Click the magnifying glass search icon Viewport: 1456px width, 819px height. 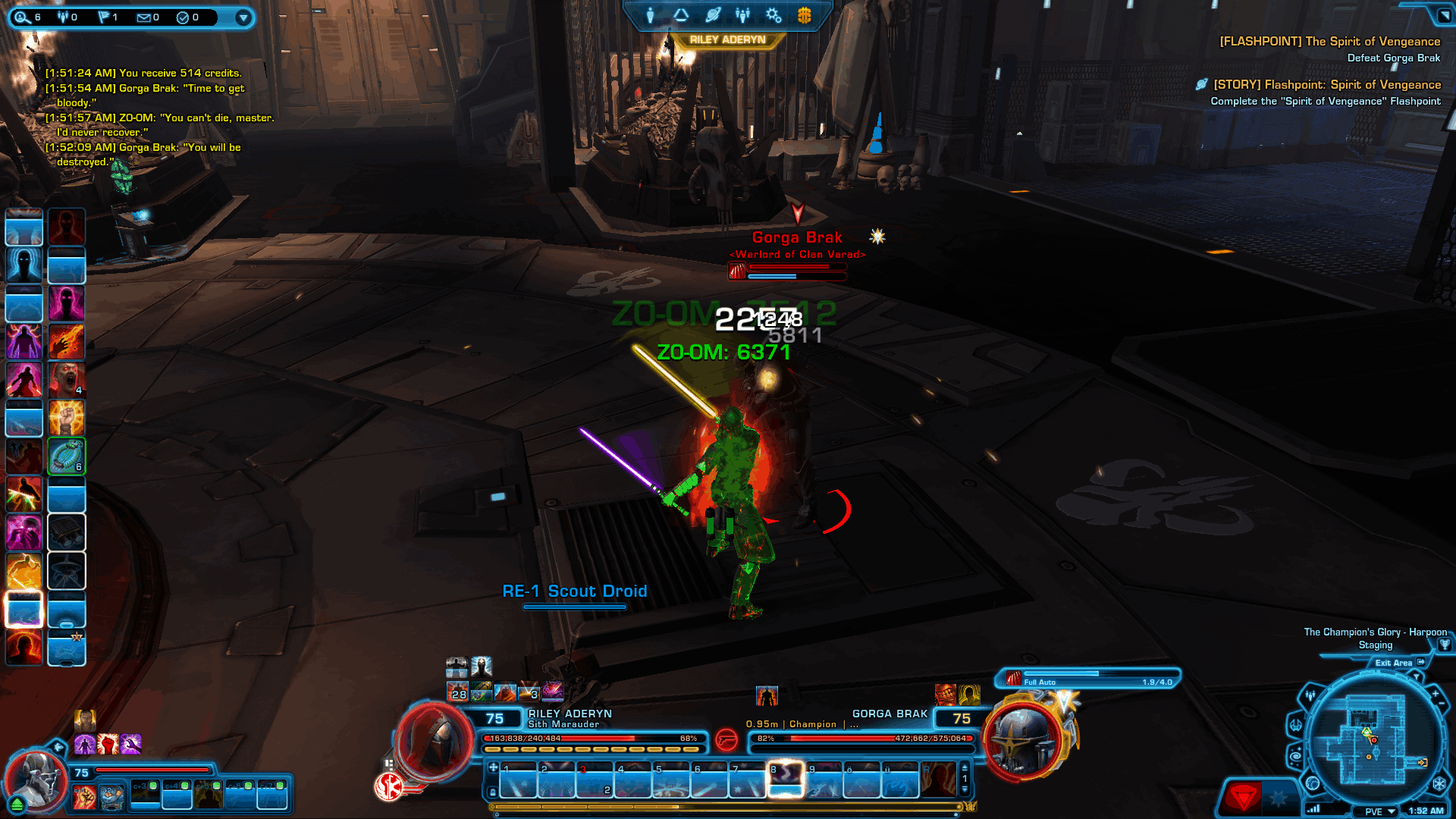tap(24, 17)
